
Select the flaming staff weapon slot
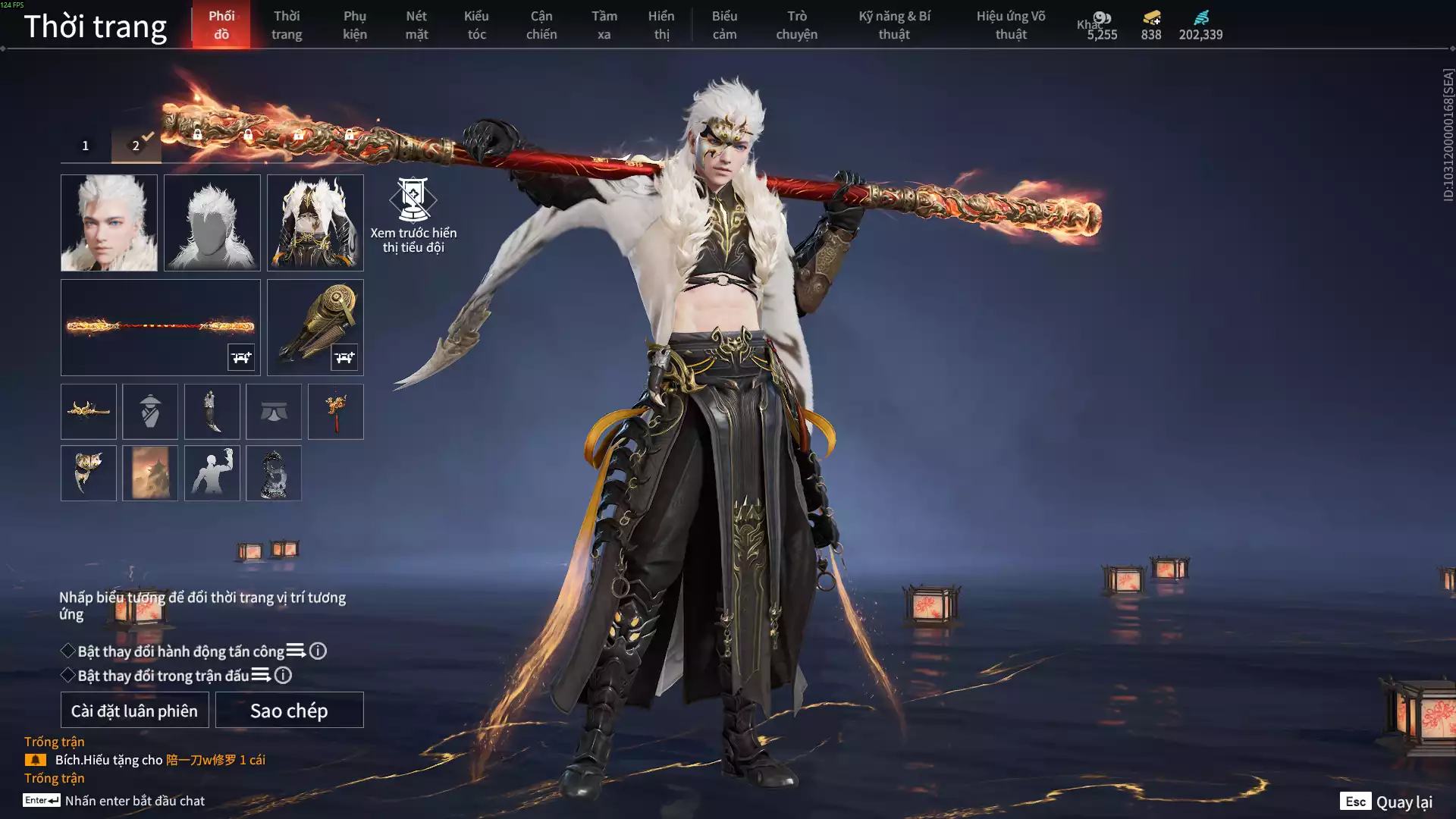pos(160,327)
